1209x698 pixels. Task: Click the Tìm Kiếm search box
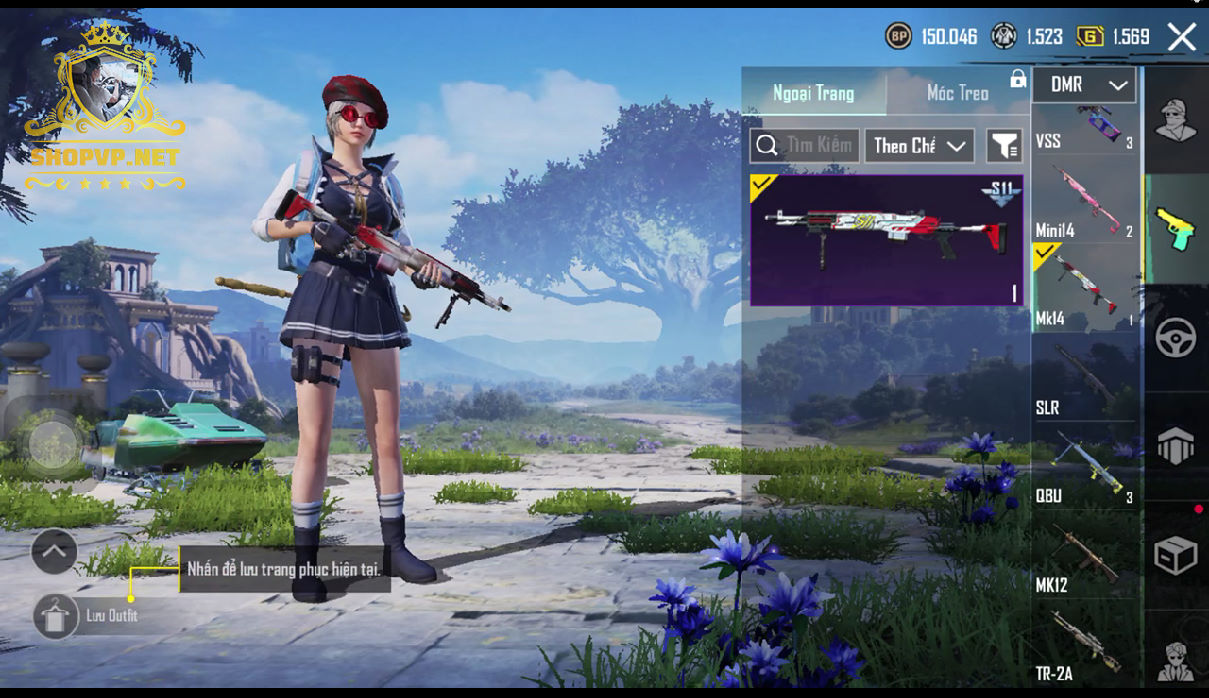(804, 146)
